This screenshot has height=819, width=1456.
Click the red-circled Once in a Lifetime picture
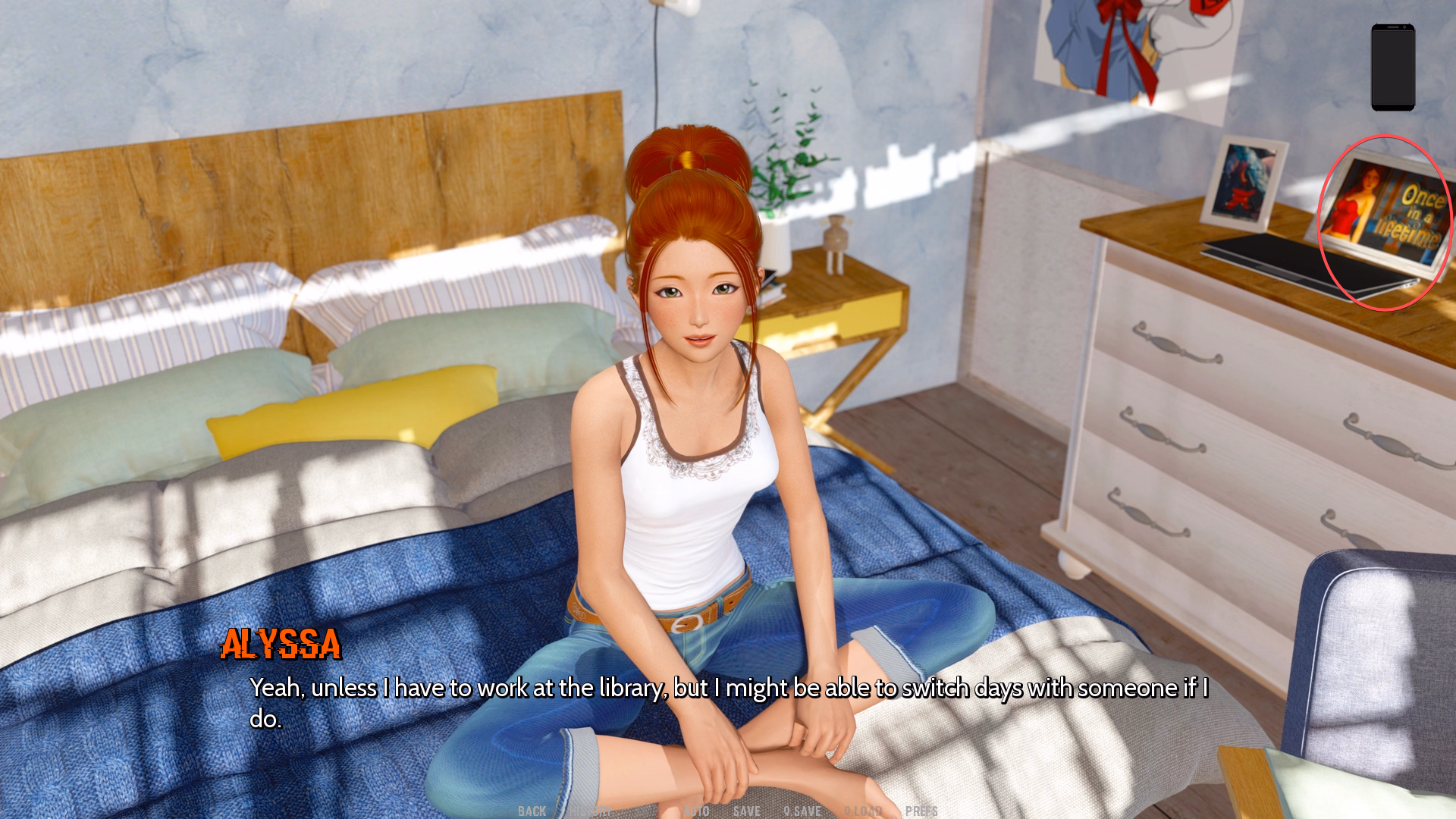click(1385, 221)
